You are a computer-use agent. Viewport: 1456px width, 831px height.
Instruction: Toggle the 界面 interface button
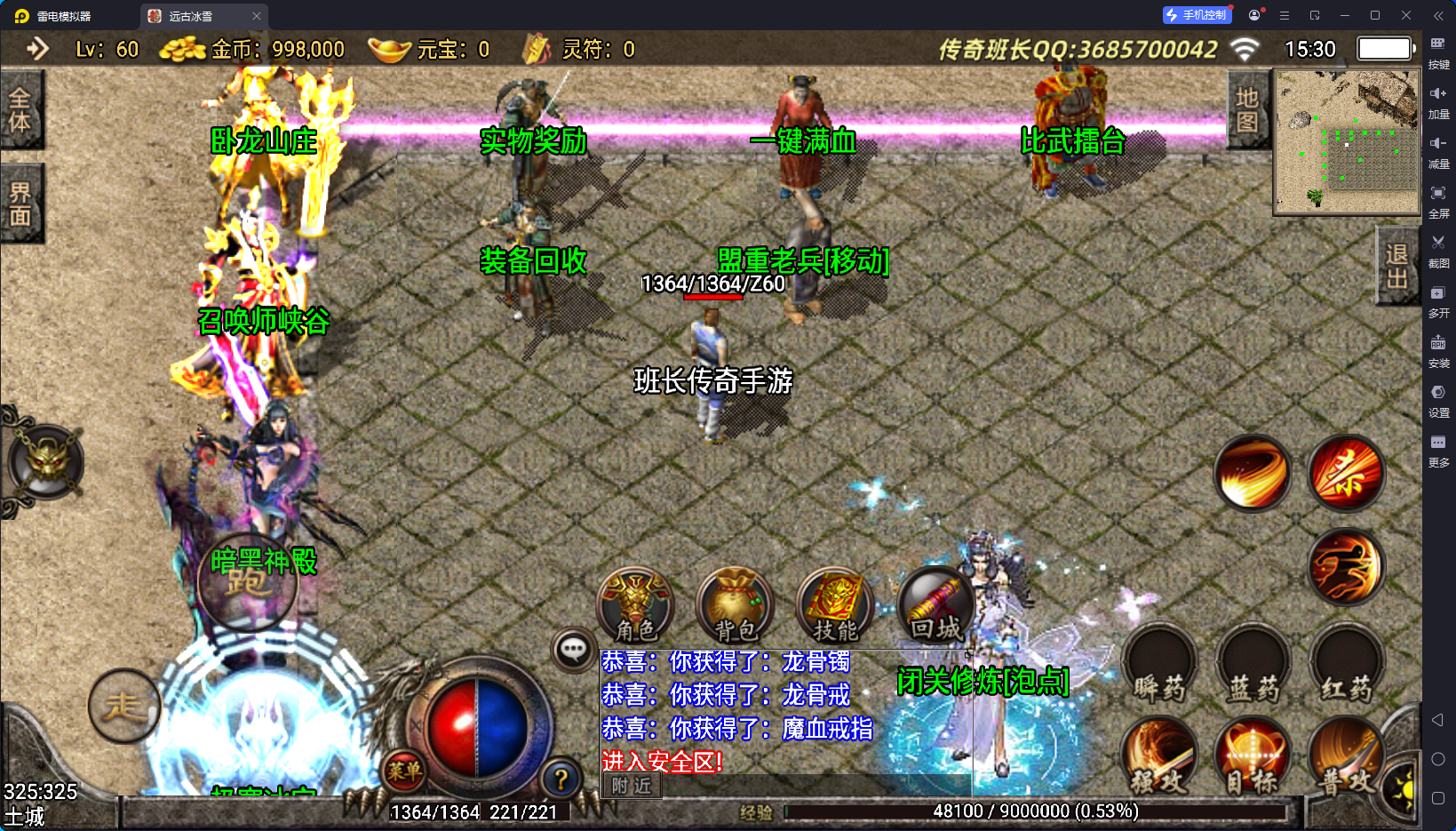tap(20, 204)
